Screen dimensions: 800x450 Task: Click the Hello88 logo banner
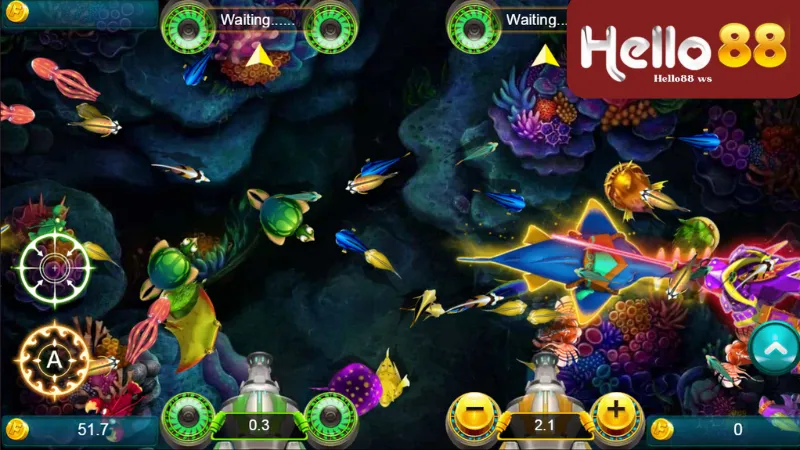click(x=684, y=48)
